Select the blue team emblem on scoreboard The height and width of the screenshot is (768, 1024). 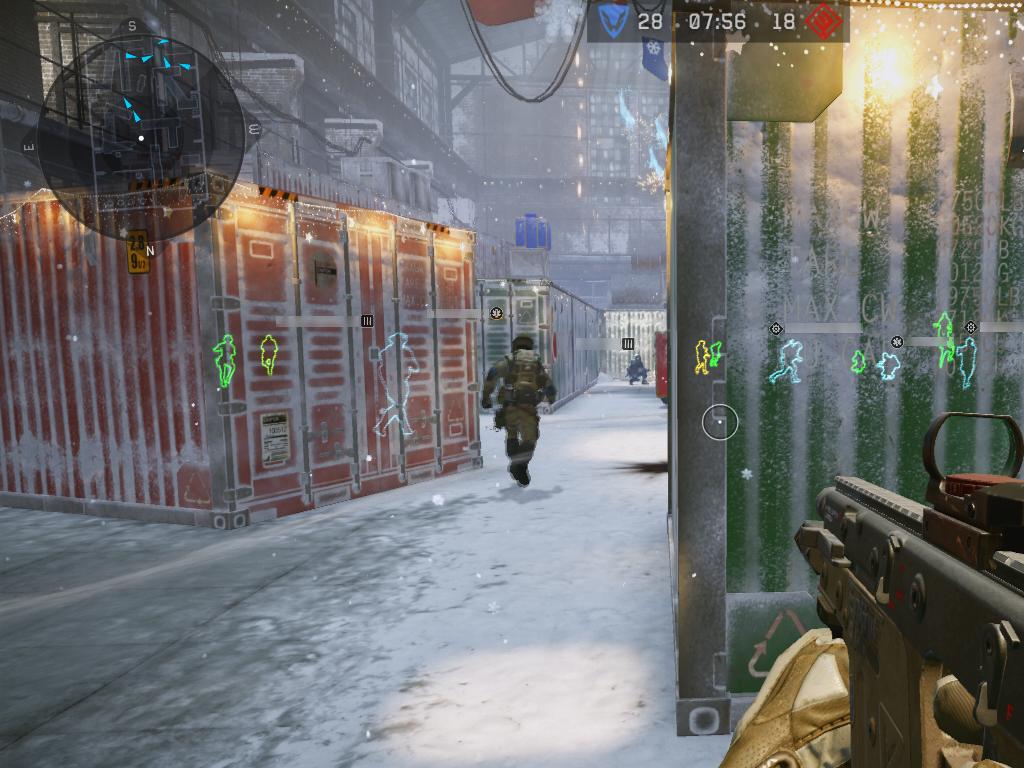(612, 21)
